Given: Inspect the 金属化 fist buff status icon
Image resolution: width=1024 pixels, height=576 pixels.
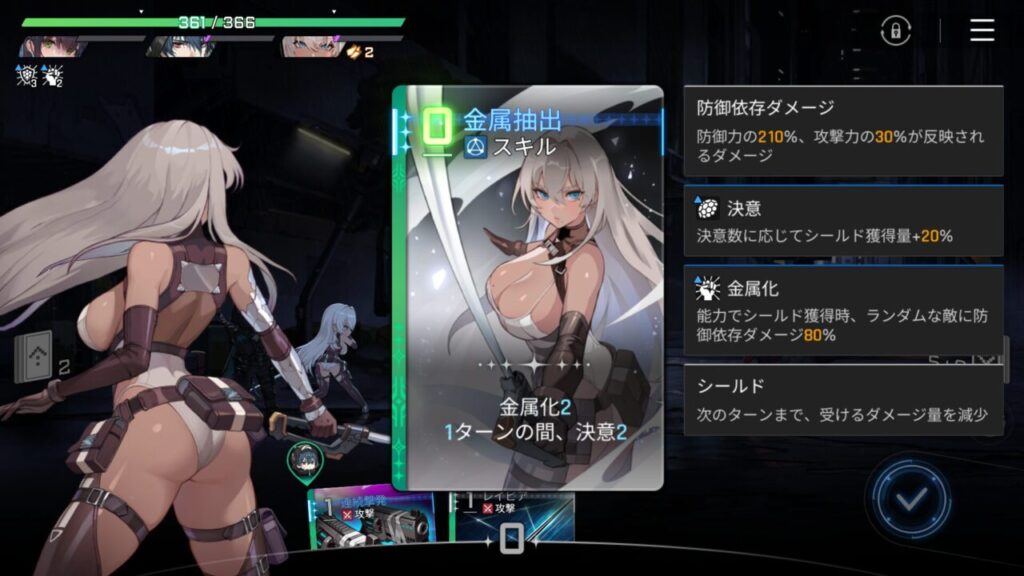Looking at the screenshot, I should 52,75.
